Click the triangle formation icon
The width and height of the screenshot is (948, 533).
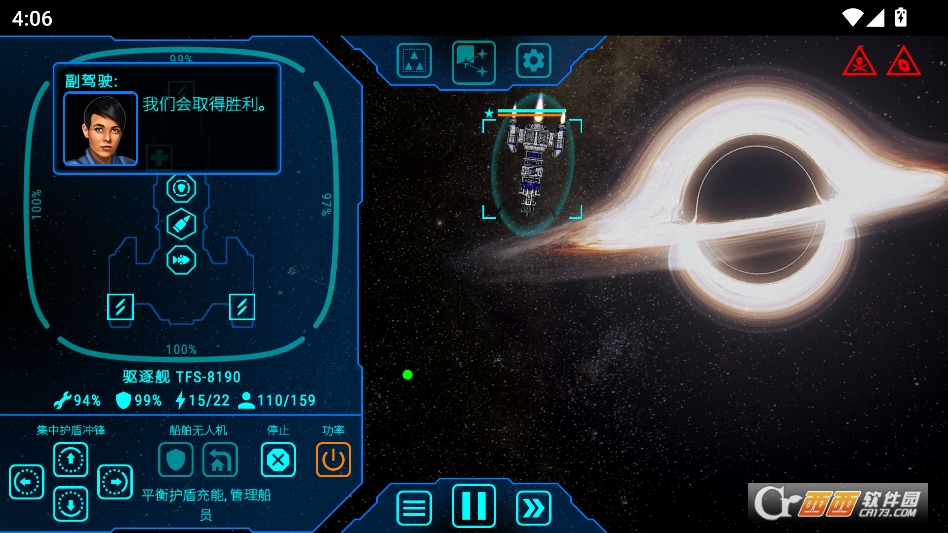[x=414, y=61]
